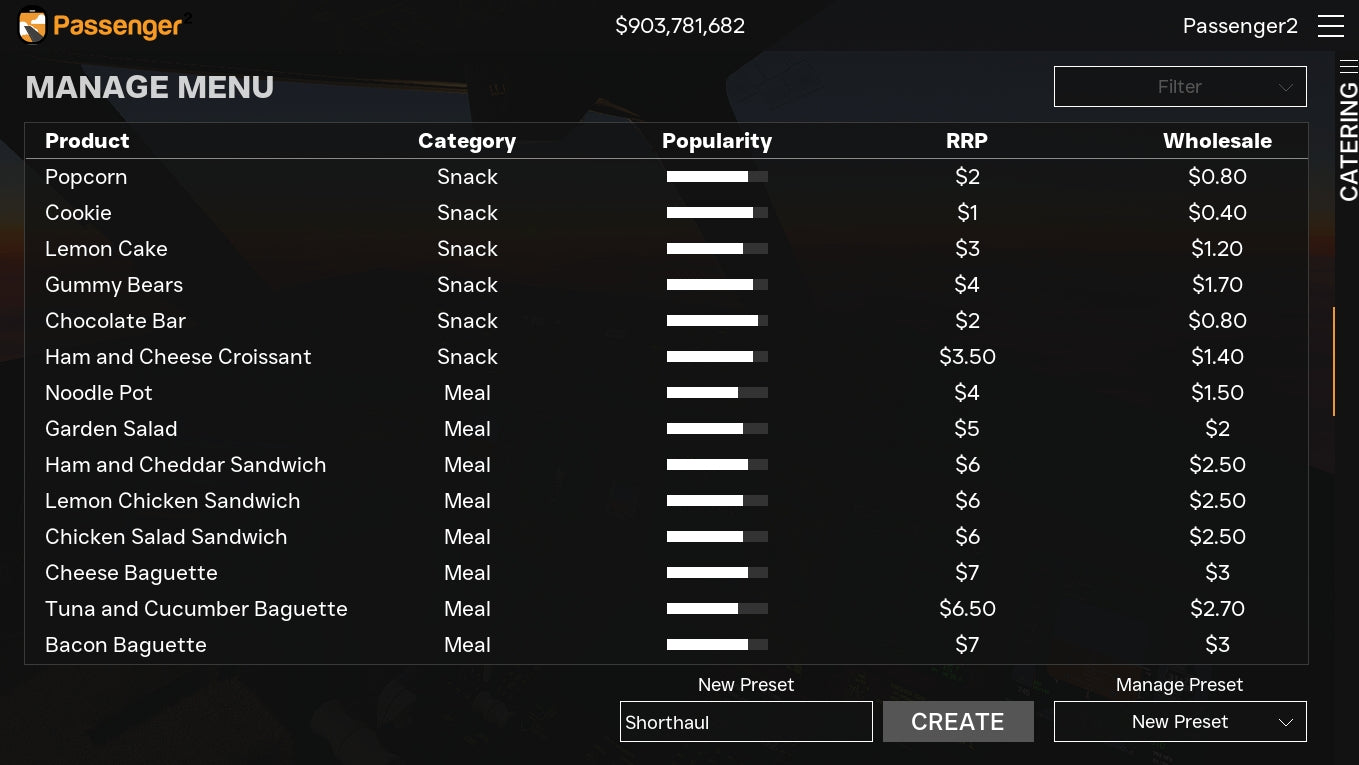This screenshot has width=1359, height=765.
Task: Select the Popcorn product row
Action: [x=86, y=177]
